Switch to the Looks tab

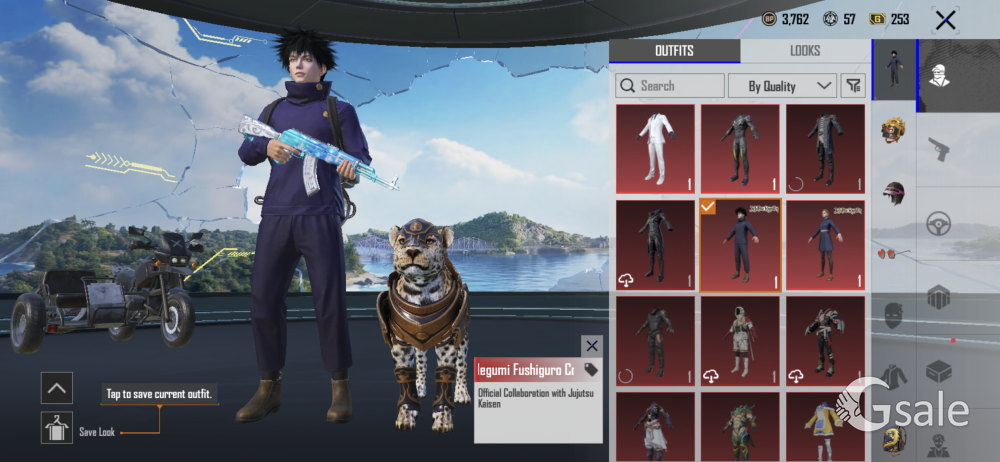click(804, 51)
